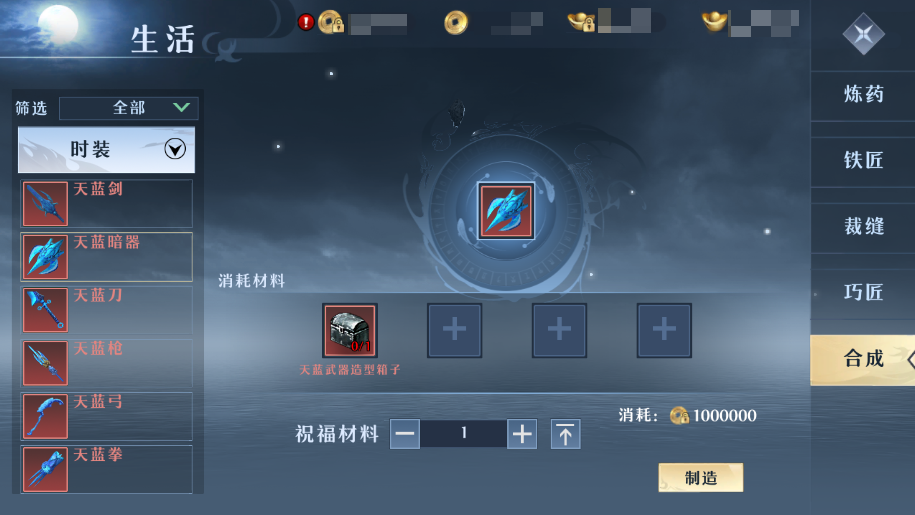Switch to the 裁缝 tab
Image resolution: width=915 pixels, height=515 pixels.
[863, 226]
